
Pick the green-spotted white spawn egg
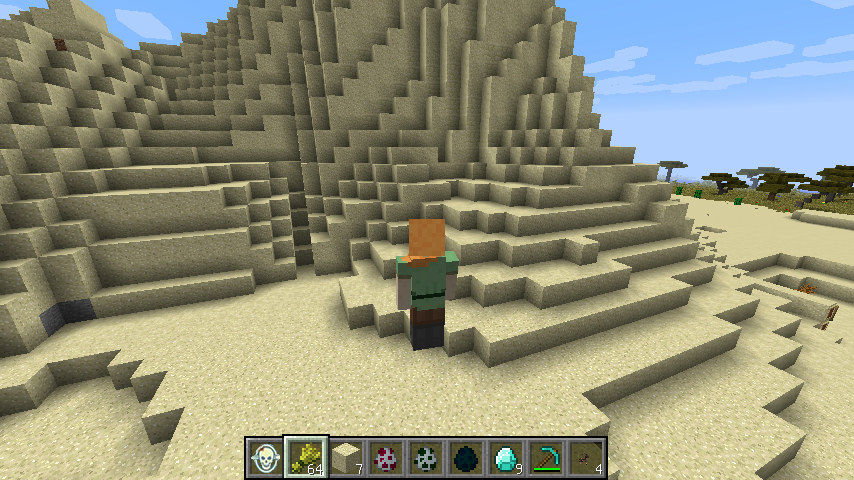426,458
